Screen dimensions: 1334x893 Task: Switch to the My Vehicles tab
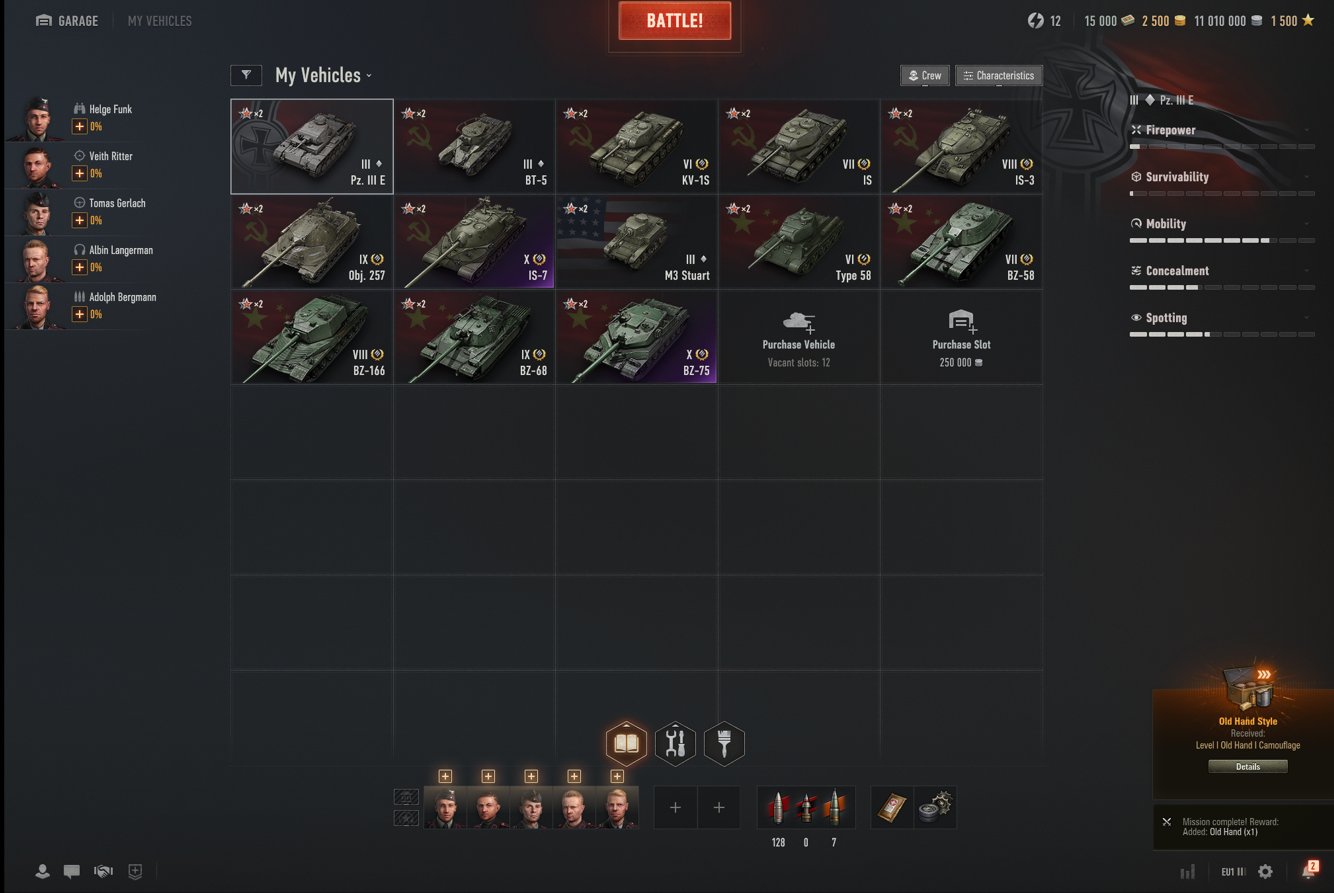click(x=159, y=21)
